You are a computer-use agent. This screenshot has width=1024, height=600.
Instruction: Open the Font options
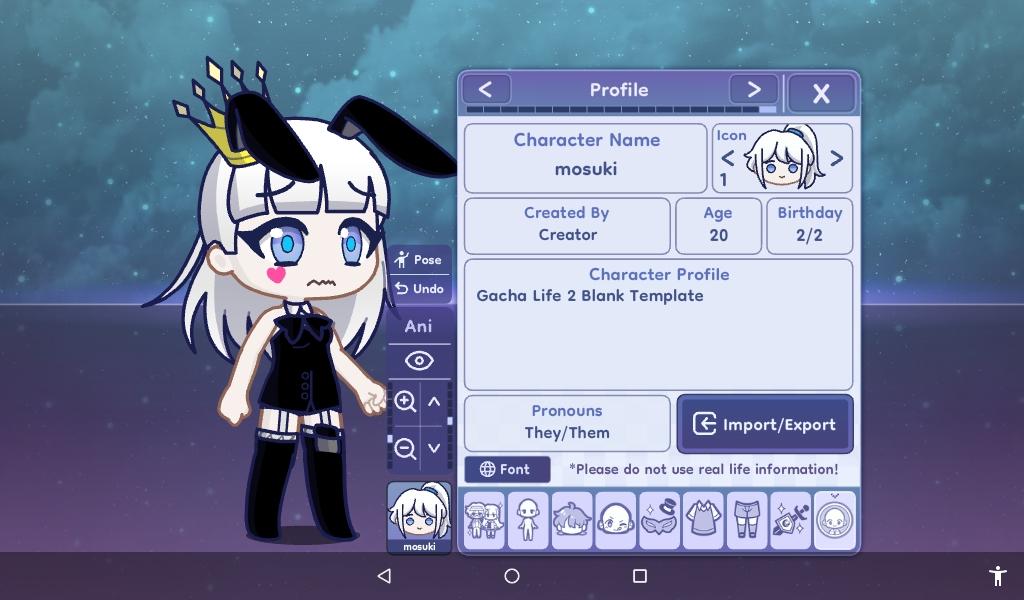[506, 469]
